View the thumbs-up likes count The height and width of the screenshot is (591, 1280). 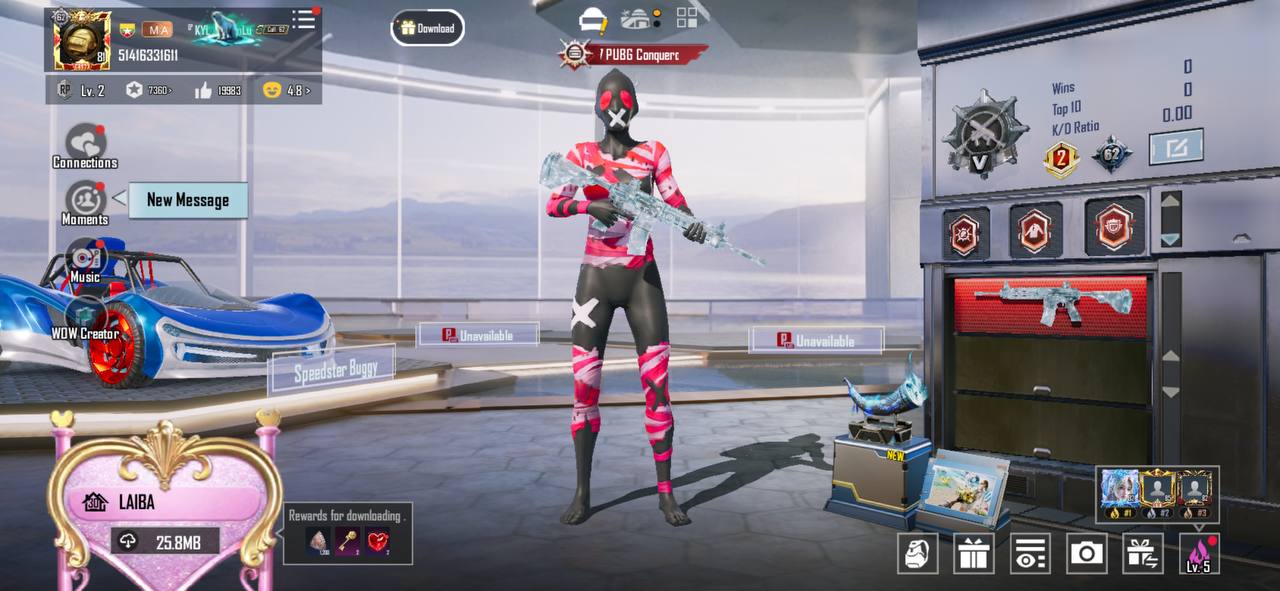(x=218, y=91)
